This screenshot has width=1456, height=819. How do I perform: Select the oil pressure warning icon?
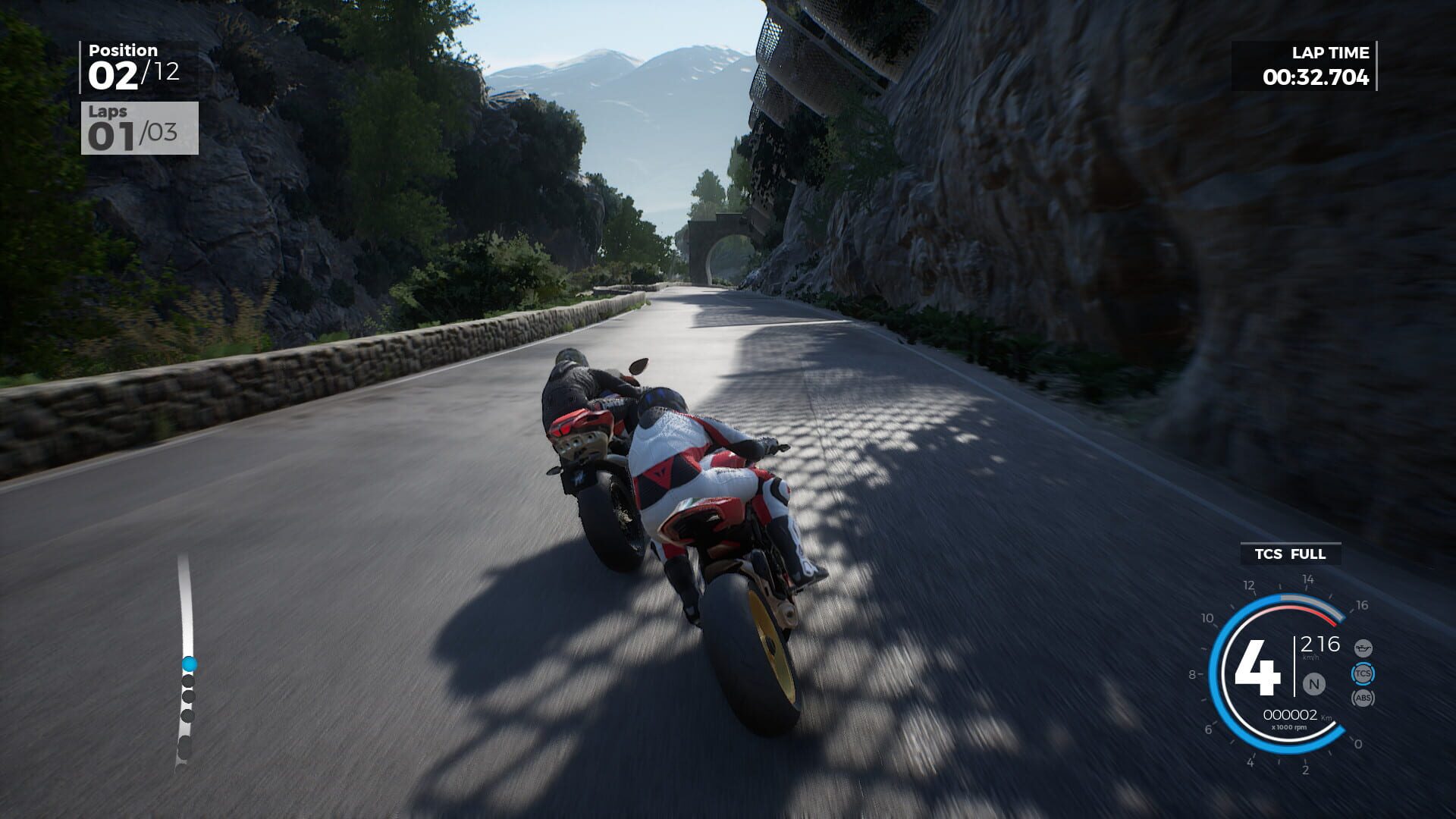tap(1363, 648)
